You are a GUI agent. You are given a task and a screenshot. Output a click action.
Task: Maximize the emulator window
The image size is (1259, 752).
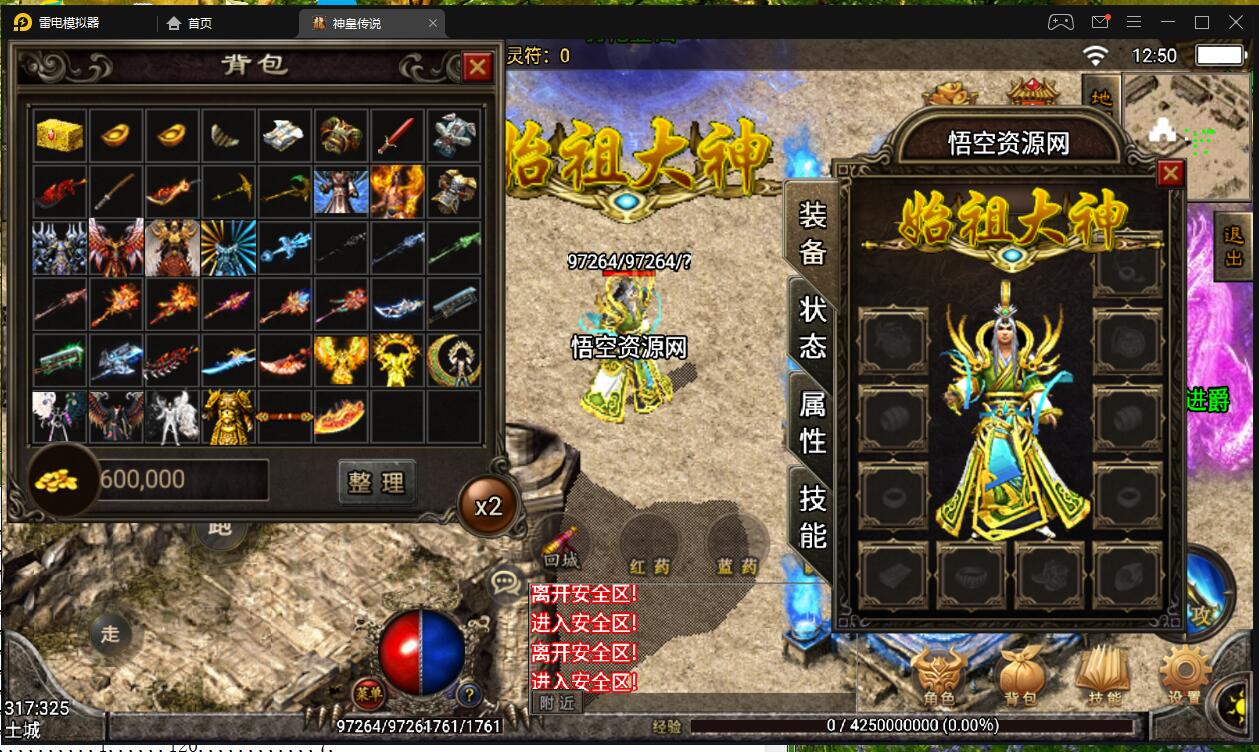click(x=1202, y=22)
